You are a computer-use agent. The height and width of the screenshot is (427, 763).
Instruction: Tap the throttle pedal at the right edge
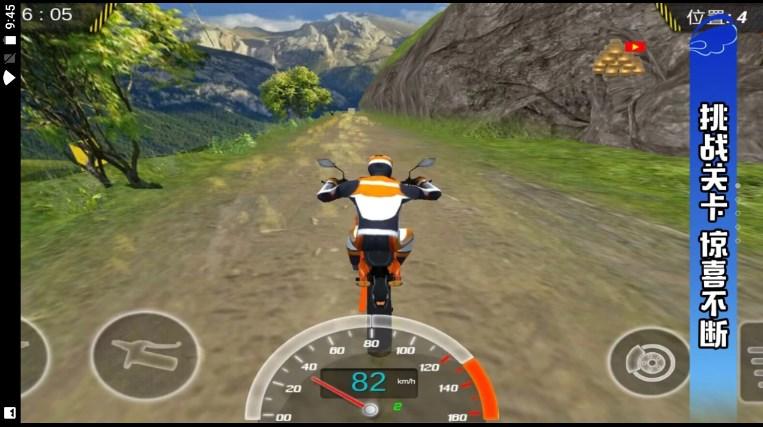[x=752, y=361]
